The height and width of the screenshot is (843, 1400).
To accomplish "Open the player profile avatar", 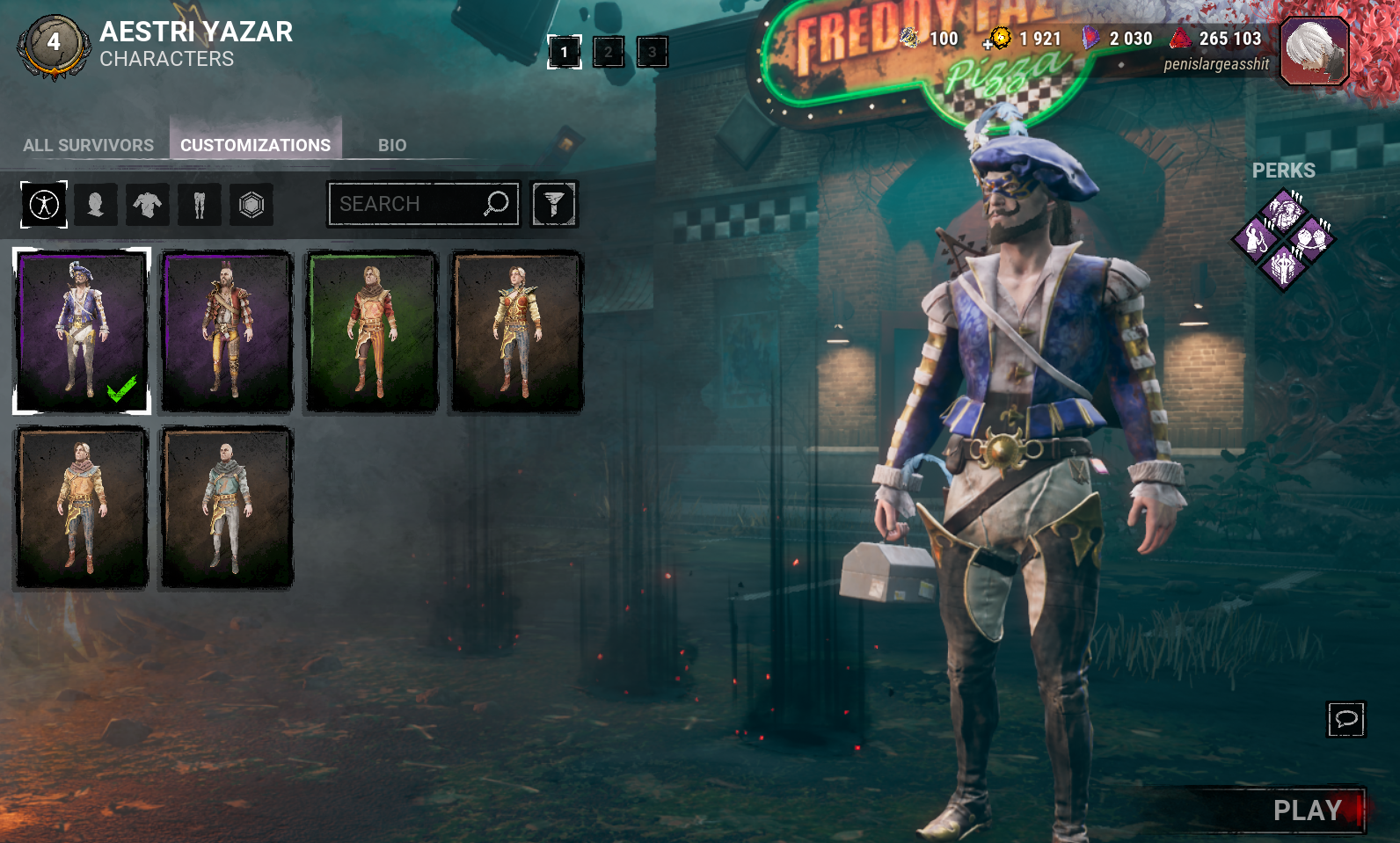I will [1312, 51].
